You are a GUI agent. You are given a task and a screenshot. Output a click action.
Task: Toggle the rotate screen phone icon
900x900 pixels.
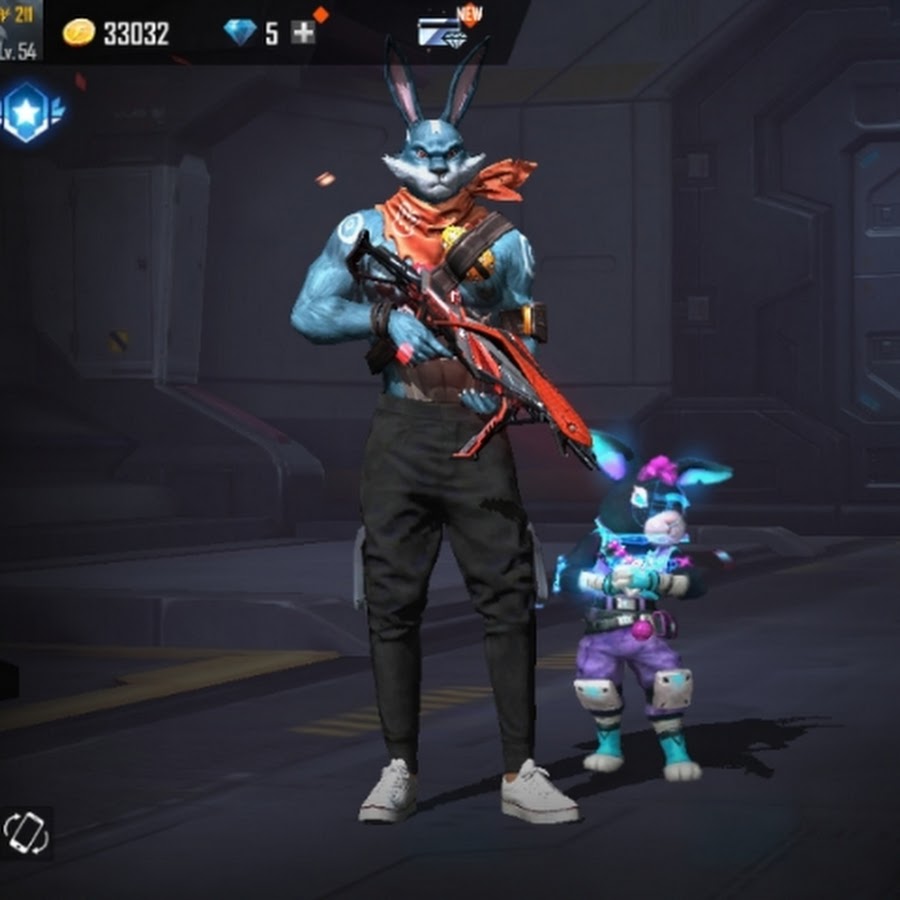click(26, 832)
